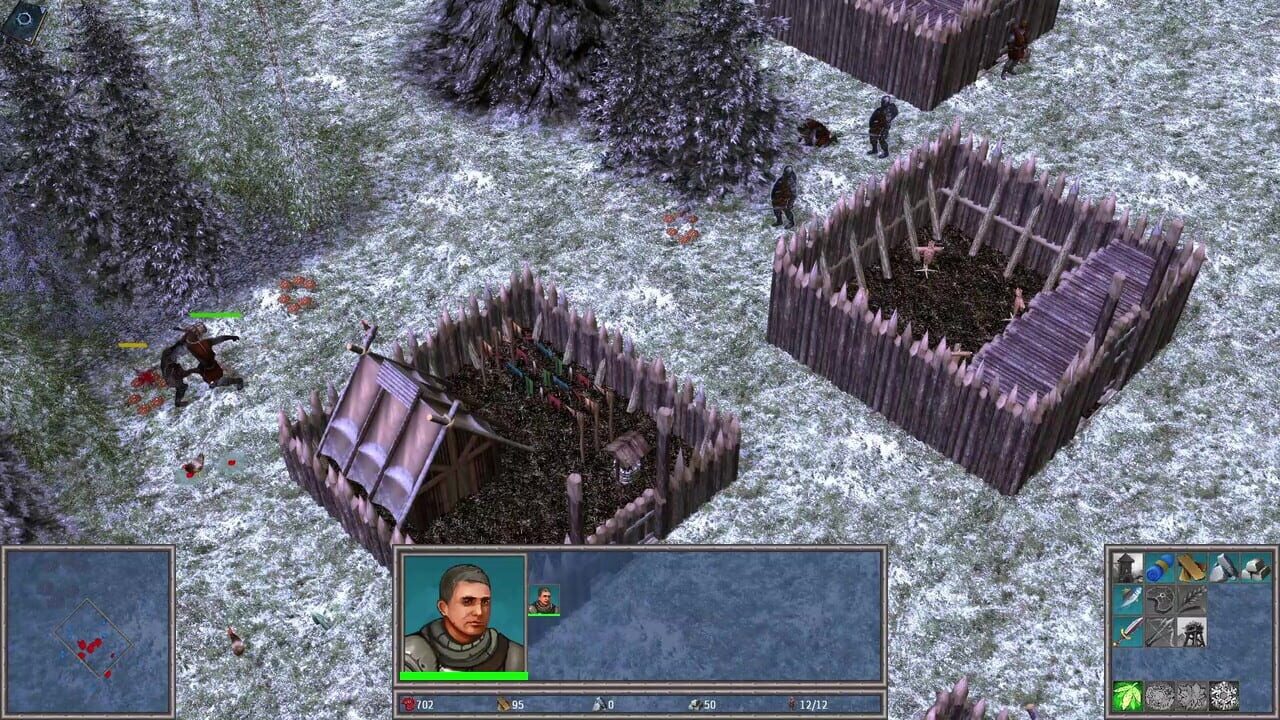Select the fish icon in the panel
Screen dimensions: 1280x720
pyautogui.click(x=1129, y=599)
